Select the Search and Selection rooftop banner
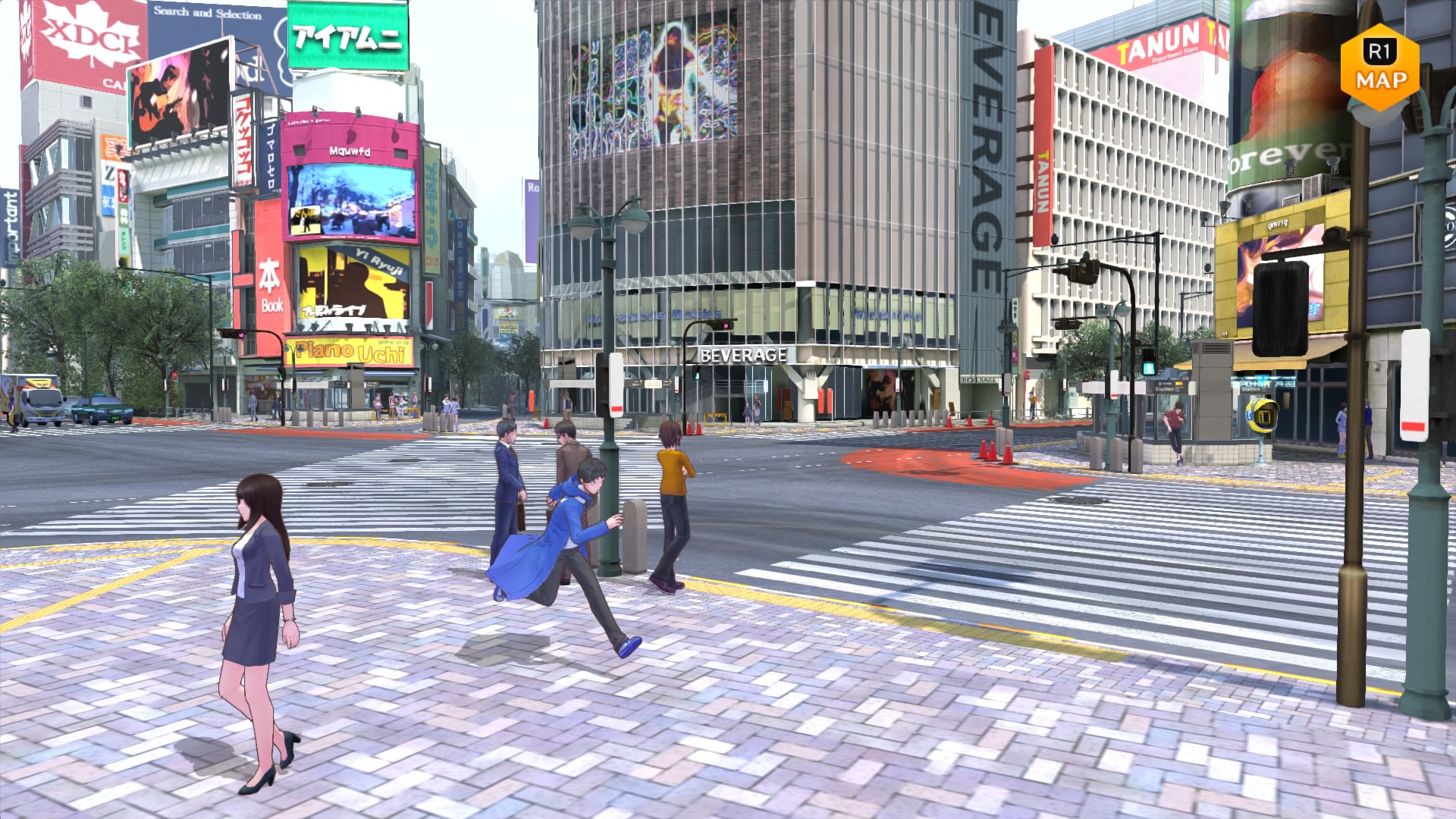Viewport: 1456px width, 819px height. pos(206,13)
